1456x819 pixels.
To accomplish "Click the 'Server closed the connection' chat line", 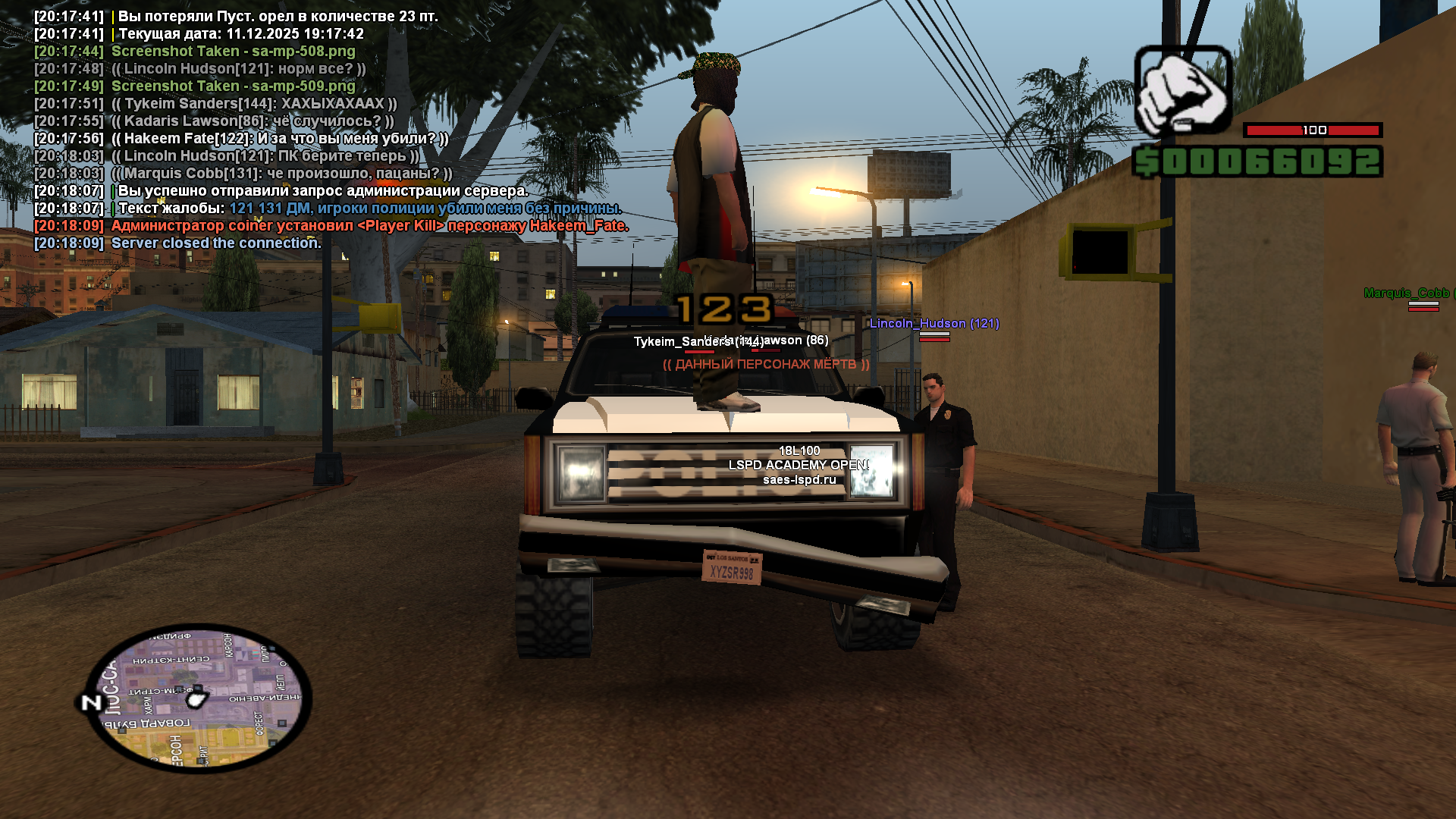I will [x=216, y=243].
